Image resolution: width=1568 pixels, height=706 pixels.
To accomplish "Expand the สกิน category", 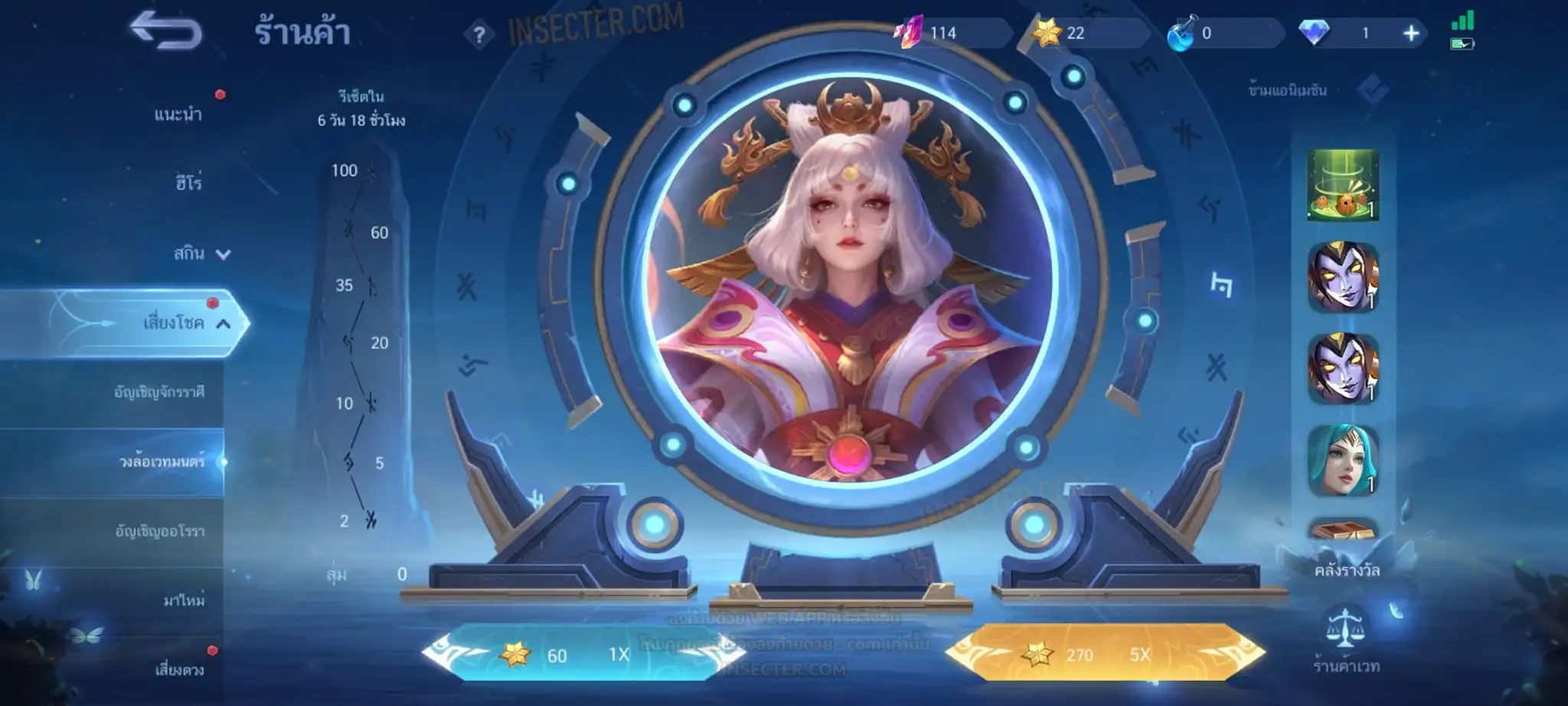I will point(201,253).
